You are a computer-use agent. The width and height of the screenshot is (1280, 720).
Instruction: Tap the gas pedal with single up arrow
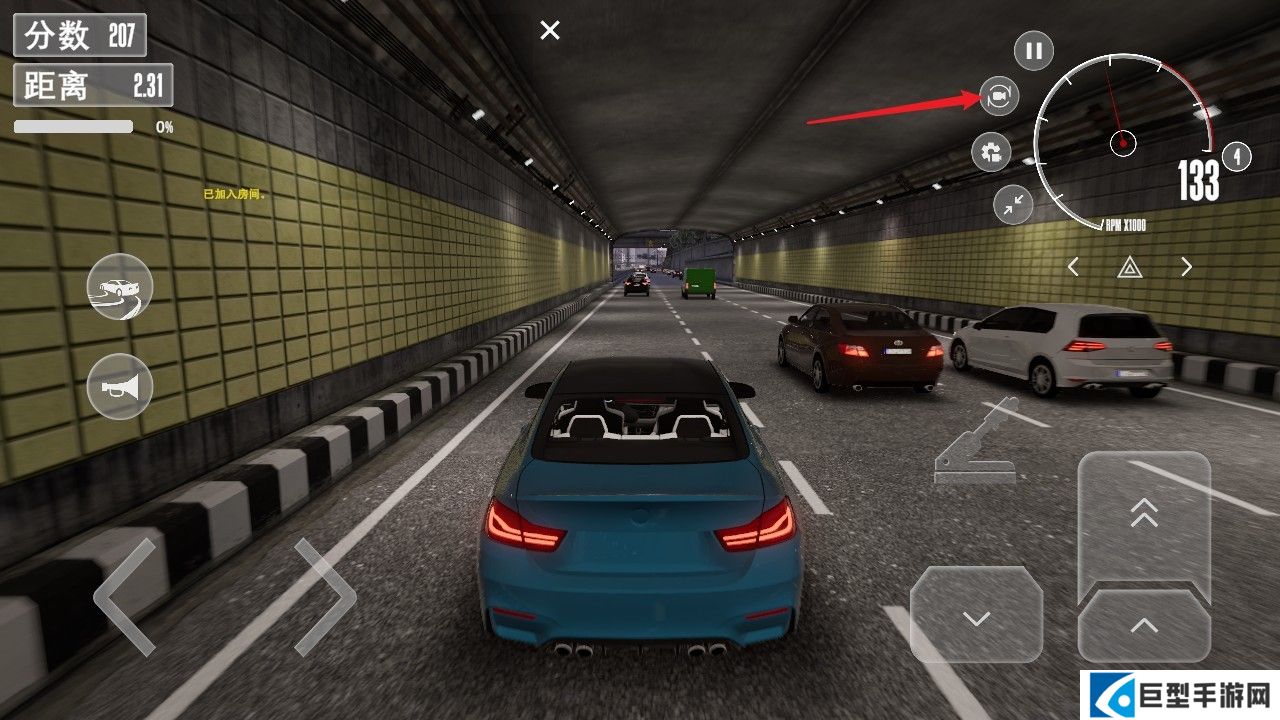click(x=1144, y=626)
